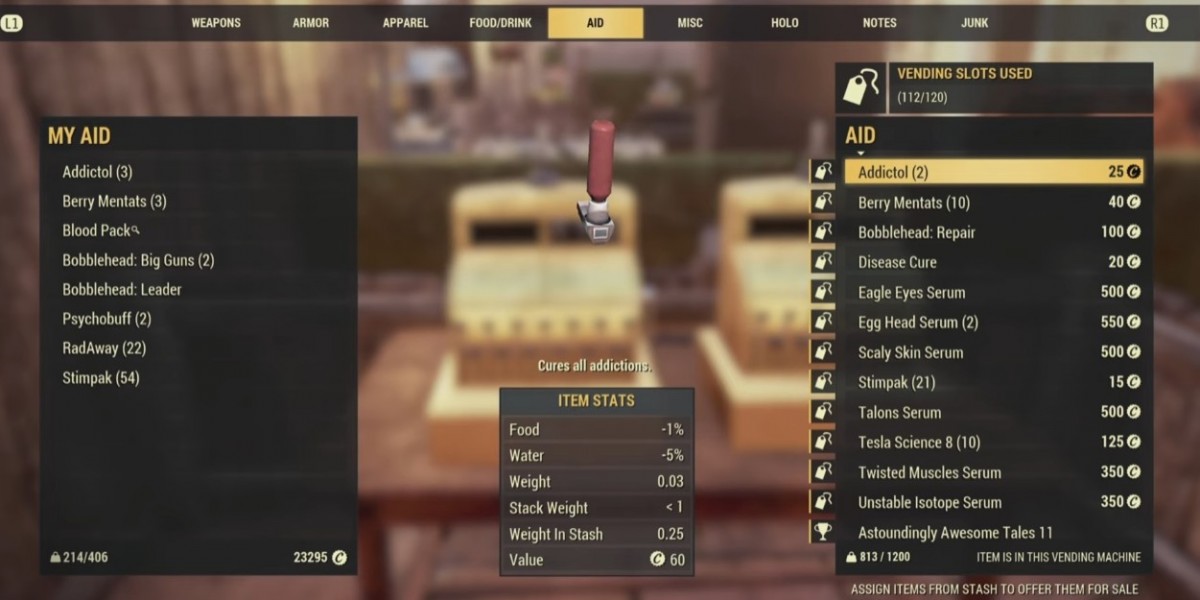This screenshot has height=600, width=1200.
Task: Go to the Notes tab
Action: tap(879, 23)
